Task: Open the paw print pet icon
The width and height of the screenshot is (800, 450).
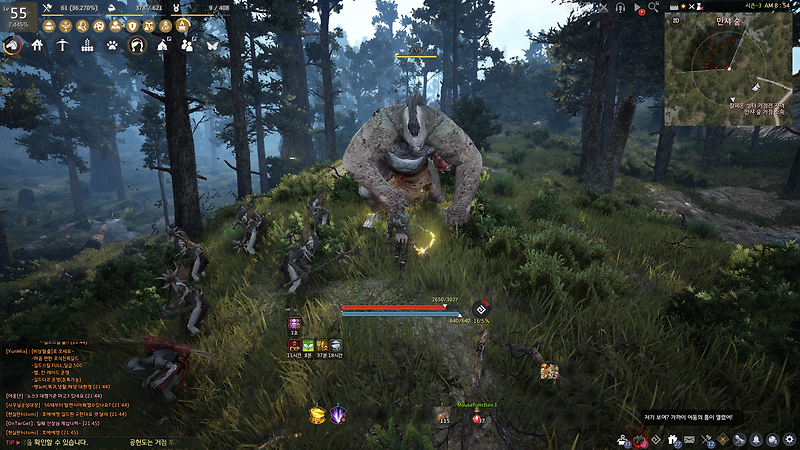Action: point(112,45)
